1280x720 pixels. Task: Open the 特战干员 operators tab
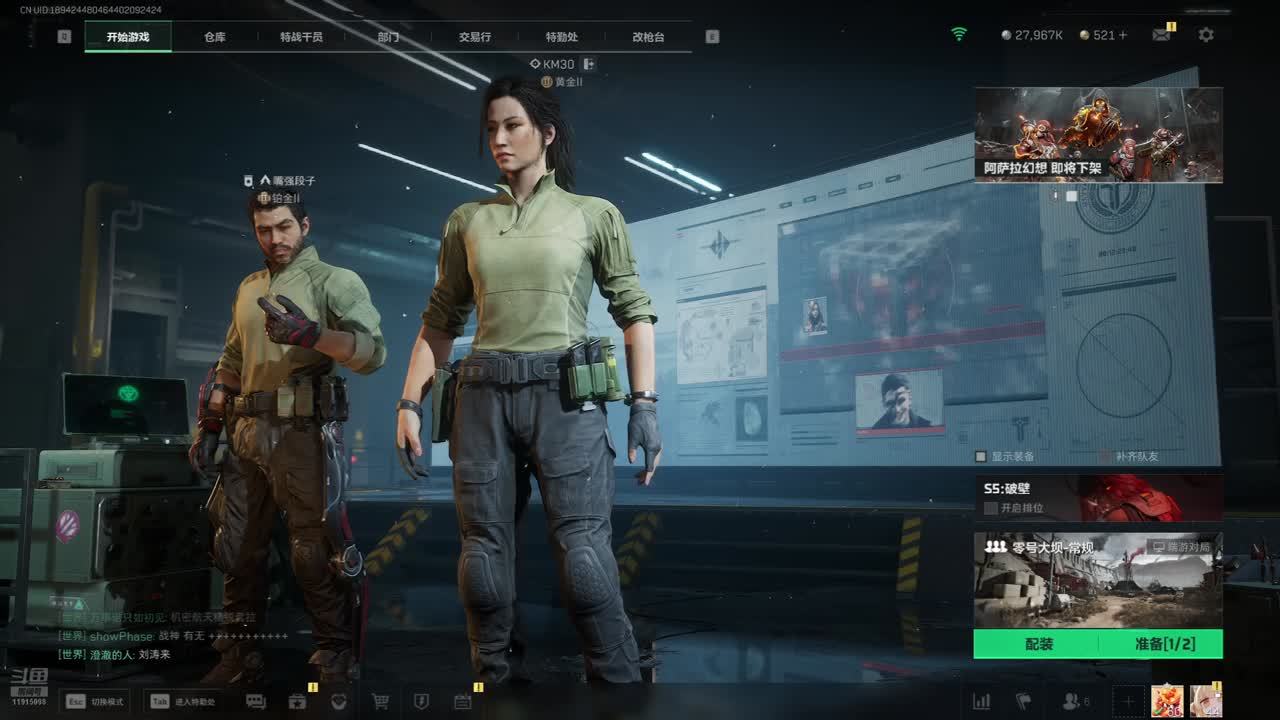tap(301, 37)
